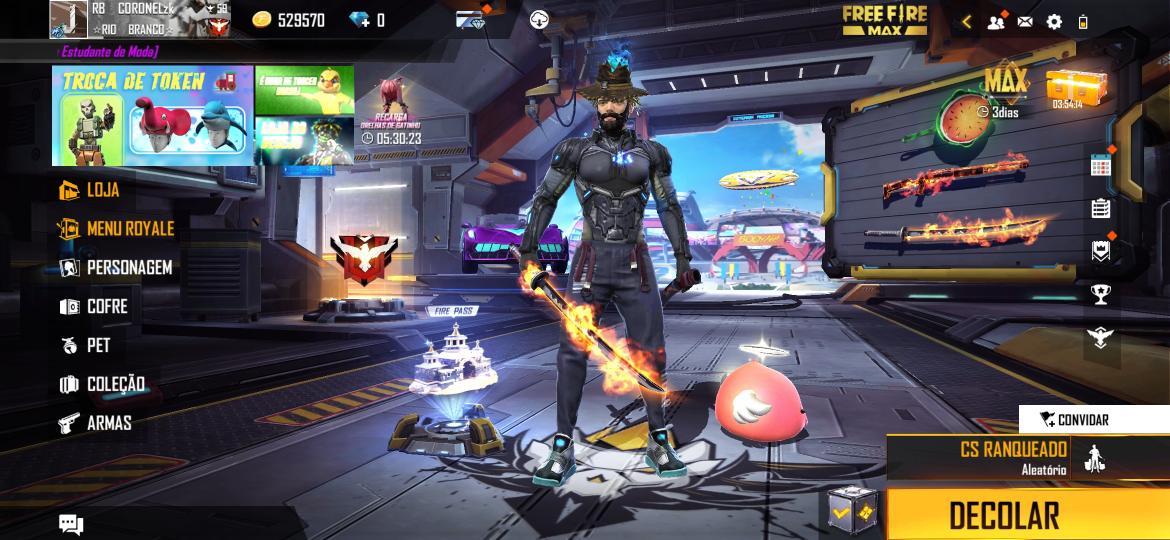
Task: Add diamonds with the plus gem icon
Action: (361, 19)
